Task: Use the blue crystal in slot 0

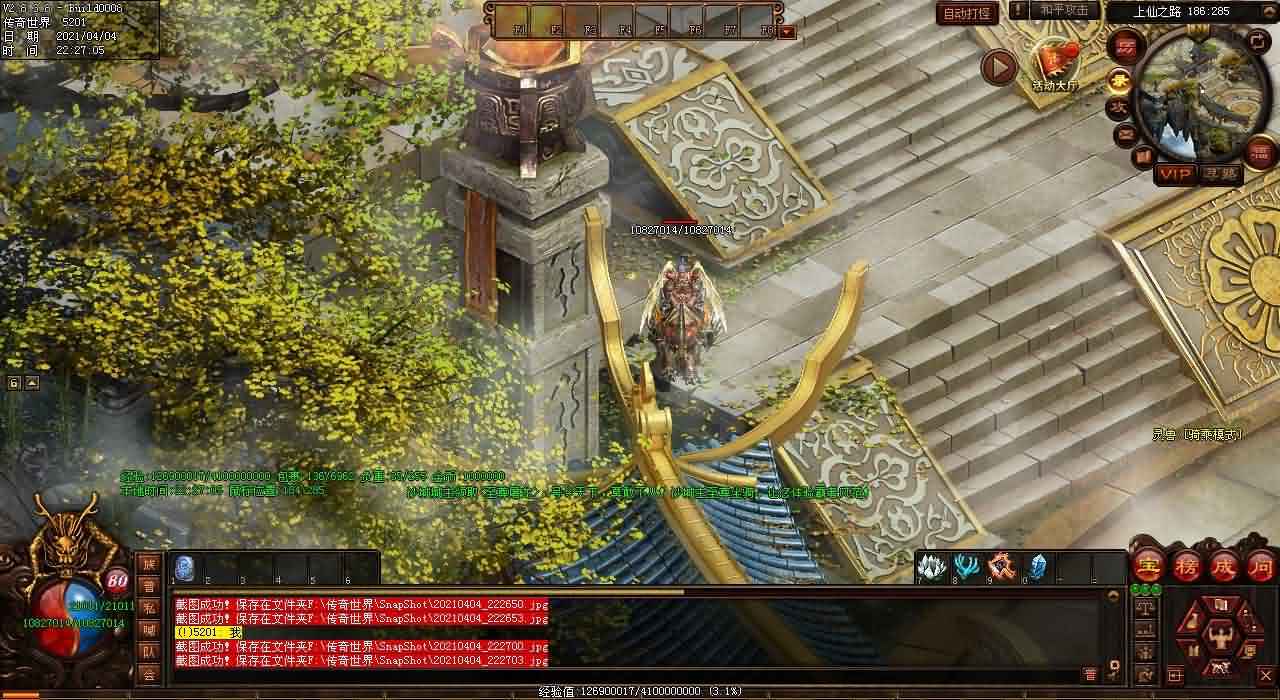Action: point(1037,567)
